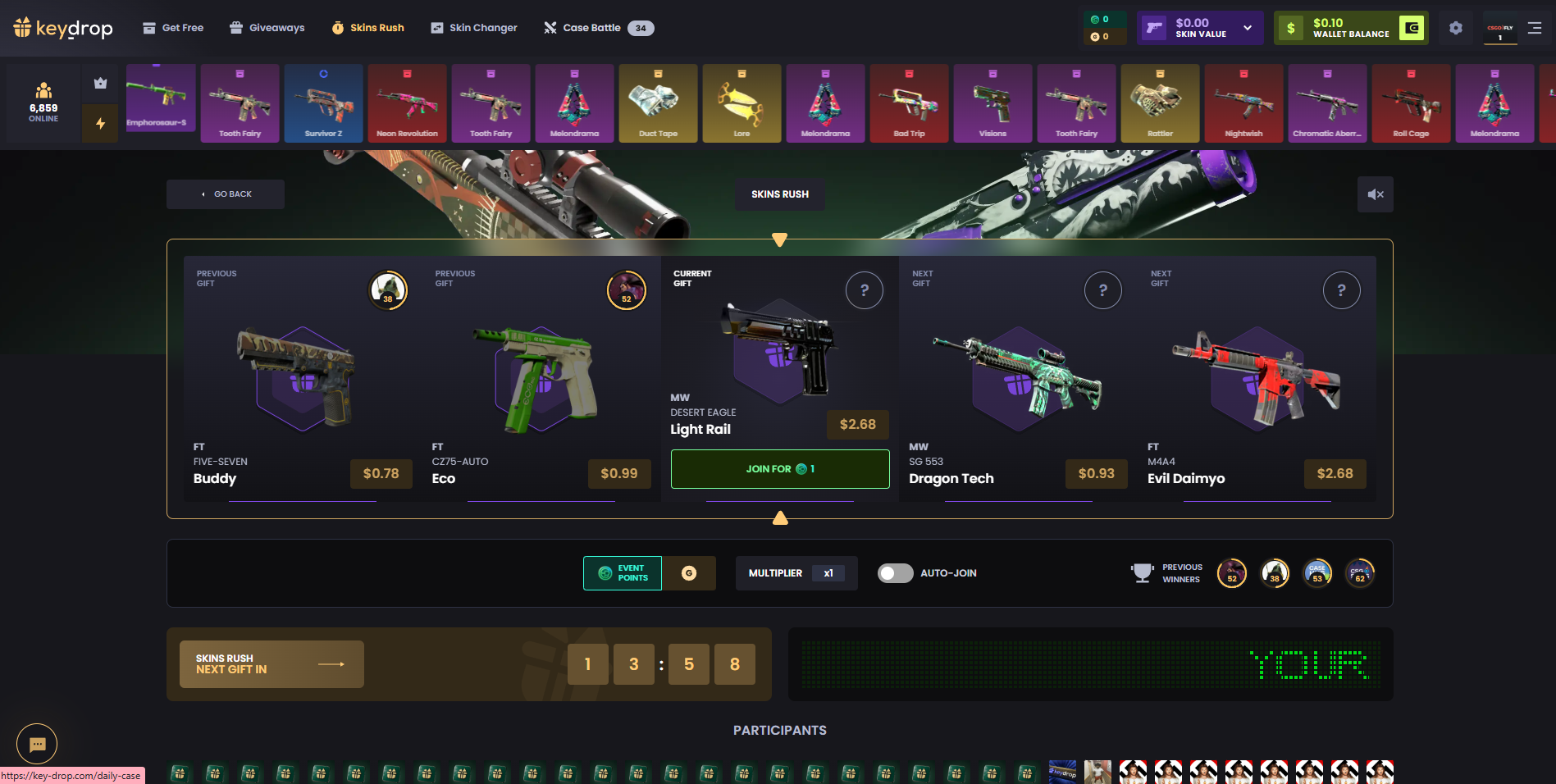Open the Skin Changer page
The width and height of the screenshot is (1556, 784).
473,28
